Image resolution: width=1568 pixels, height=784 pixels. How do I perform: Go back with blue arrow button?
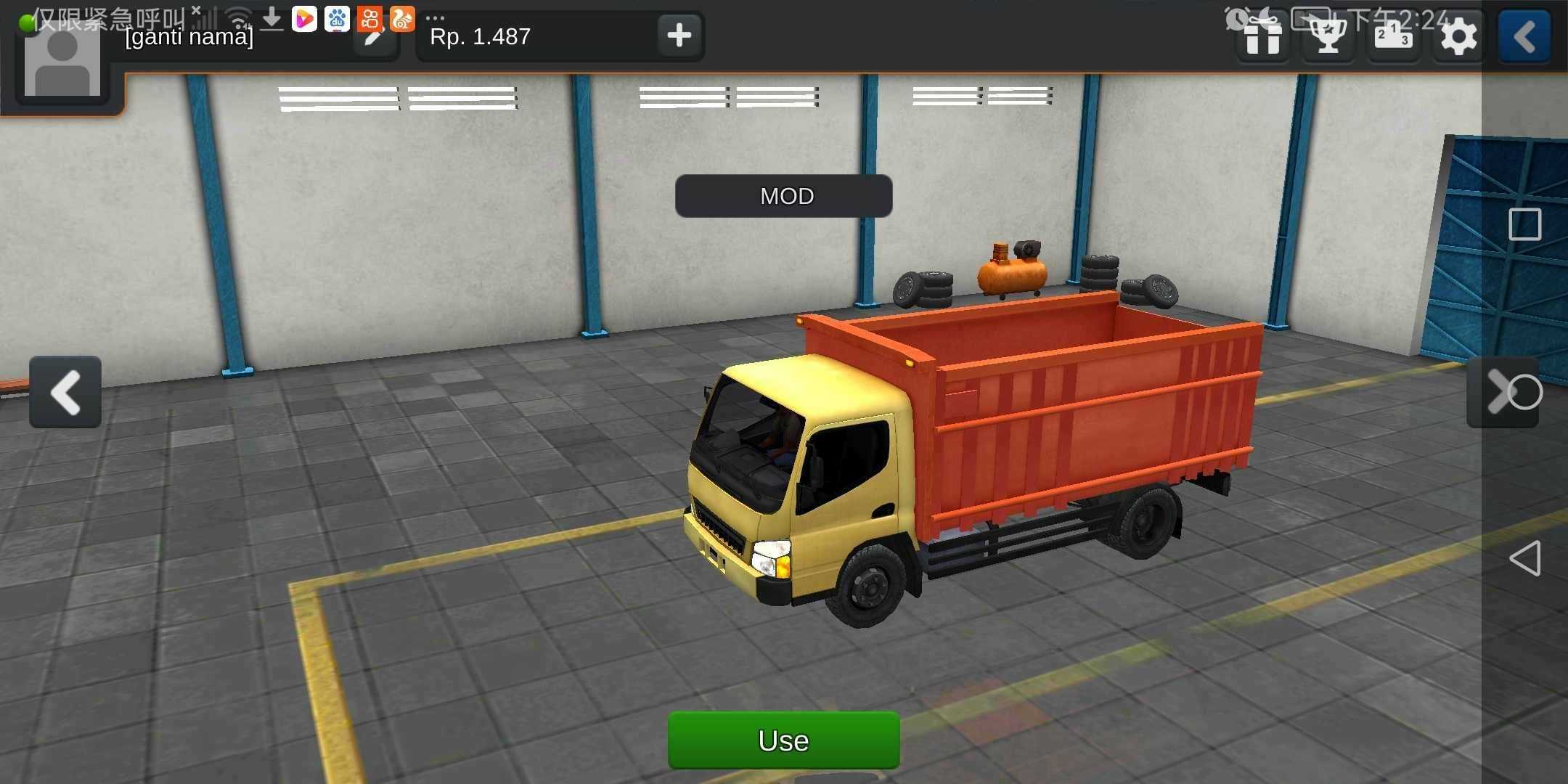pyautogui.click(x=1524, y=36)
